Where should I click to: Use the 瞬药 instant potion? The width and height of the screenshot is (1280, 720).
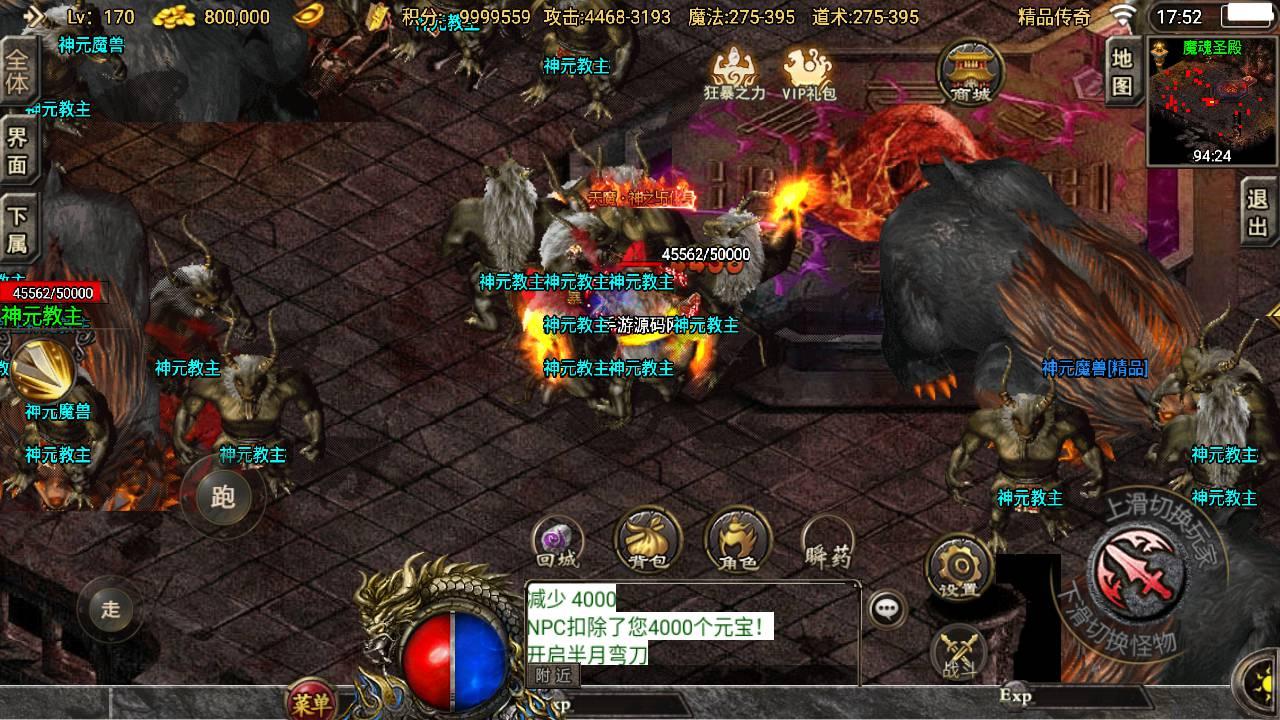[827, 543]
